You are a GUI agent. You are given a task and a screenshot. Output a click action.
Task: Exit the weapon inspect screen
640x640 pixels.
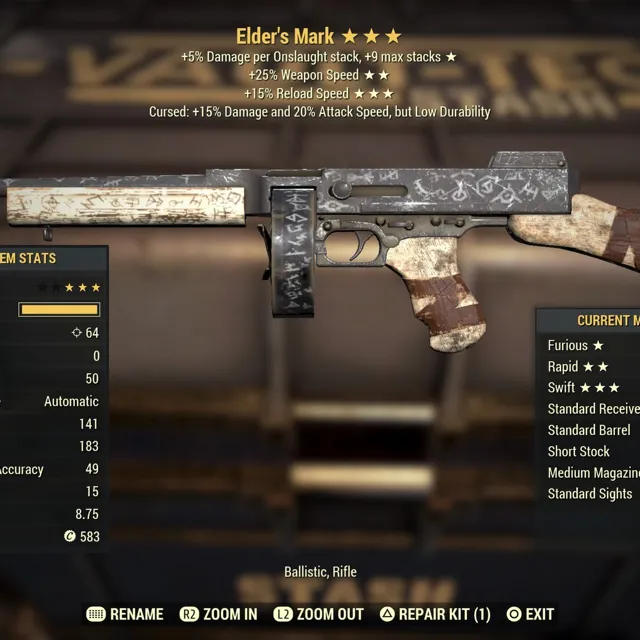pos(530,614)
